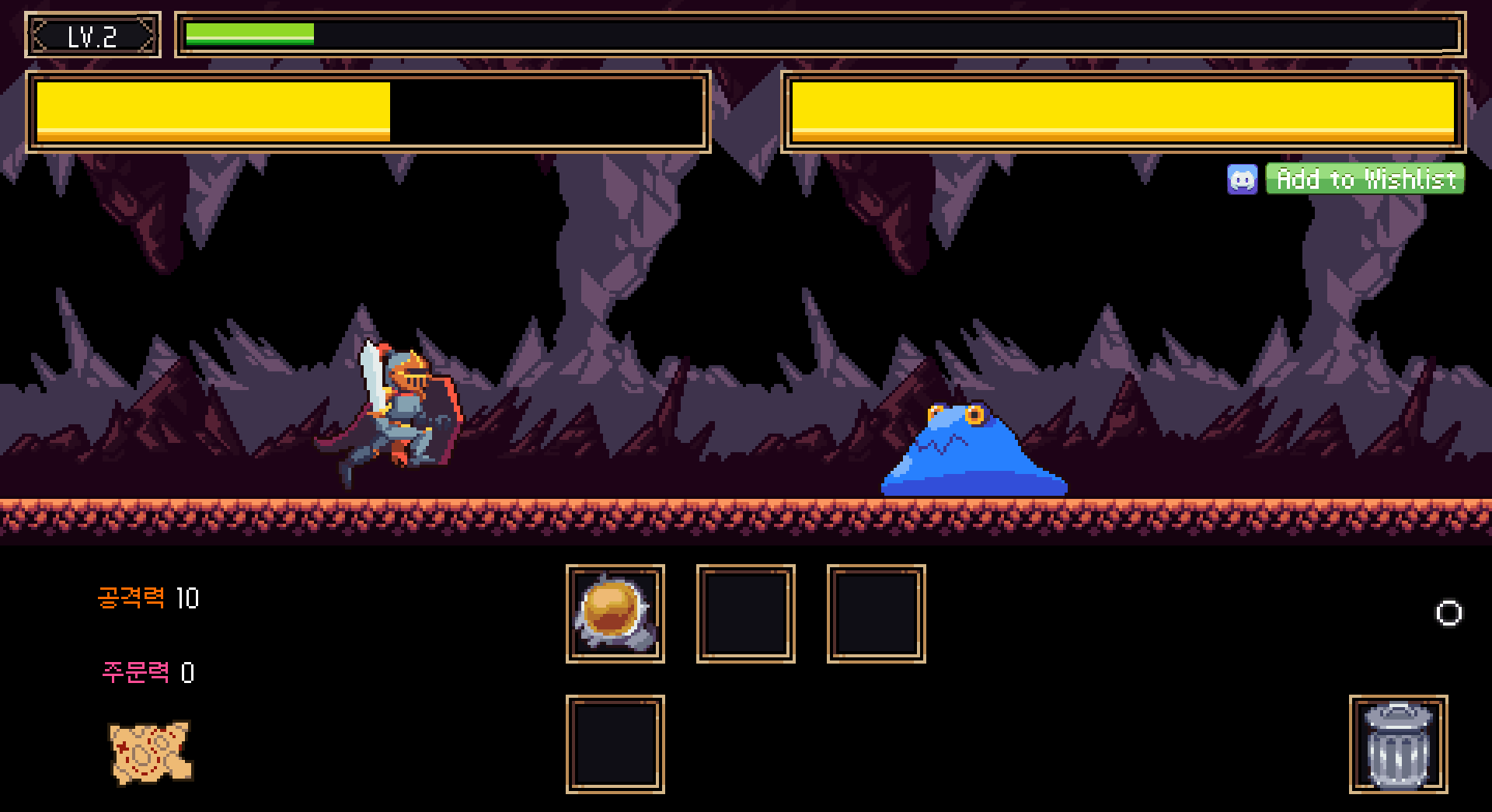
Task: Open the treasure map icon
Action: (151, 752)
